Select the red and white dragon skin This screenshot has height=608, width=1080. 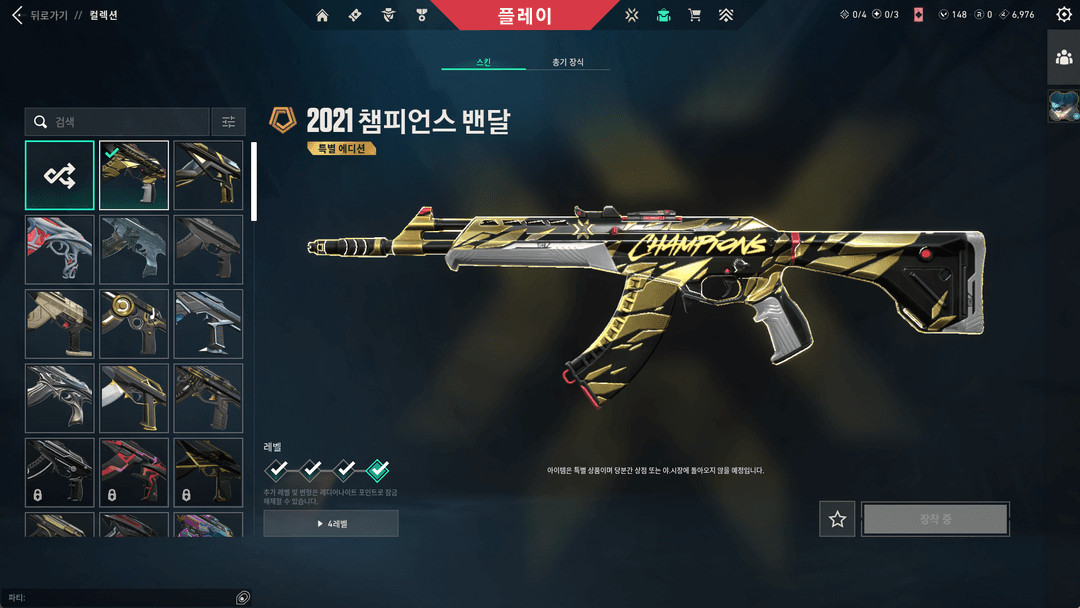(x=60, y=249)
